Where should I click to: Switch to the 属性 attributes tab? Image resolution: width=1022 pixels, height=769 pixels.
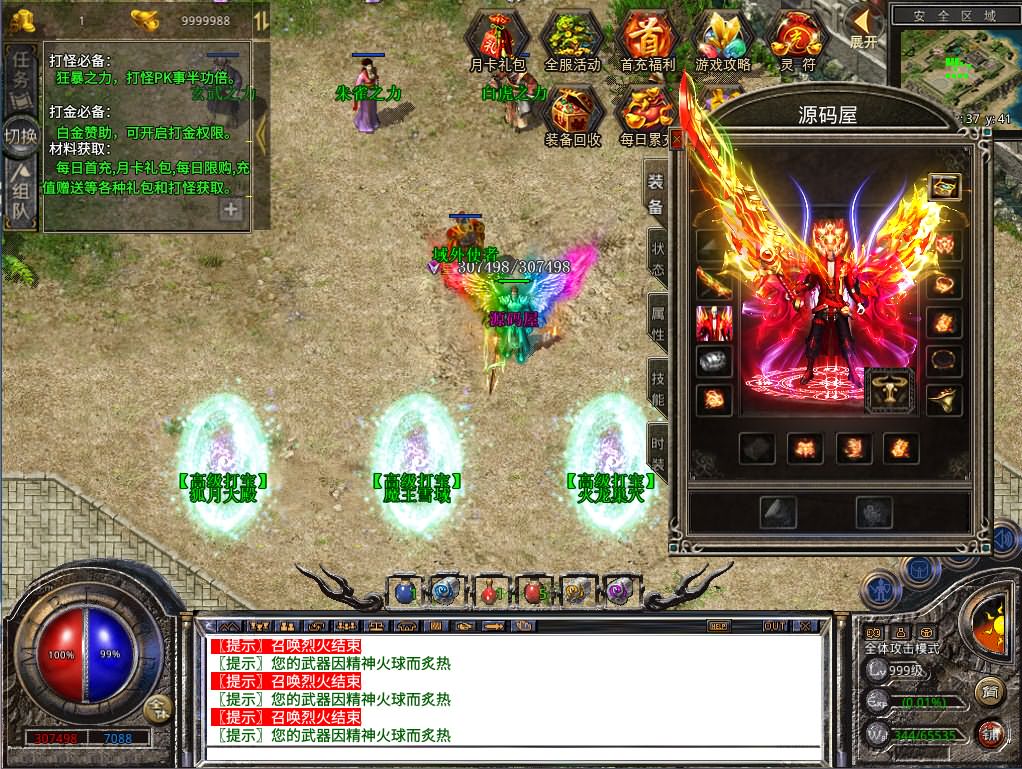657,320
